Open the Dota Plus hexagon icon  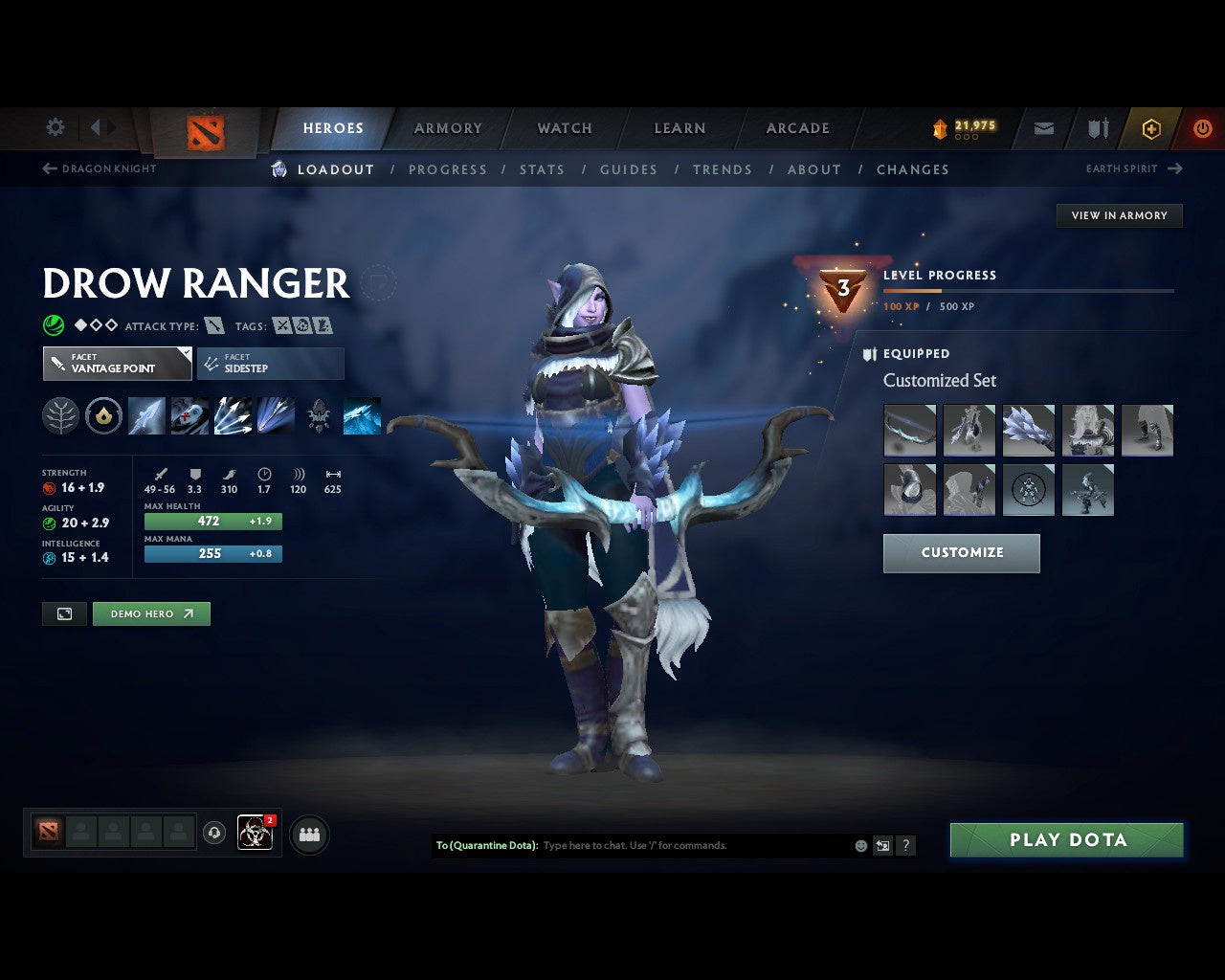pyautogui.click(x=1151, y=128)
